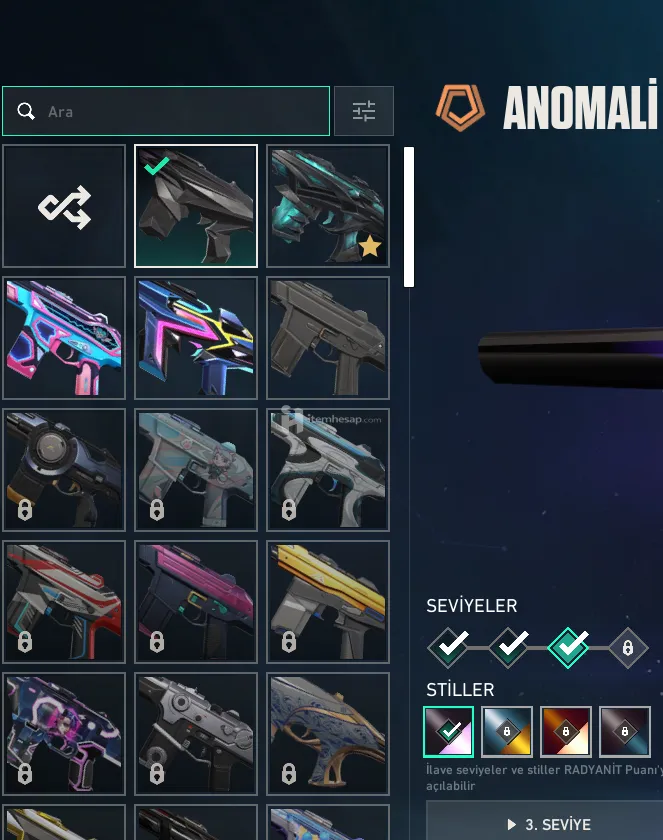This screenshot has width=663, height=840.
Task: Select the blue Stinger with yellow star
Action: [x=196, y=338]
